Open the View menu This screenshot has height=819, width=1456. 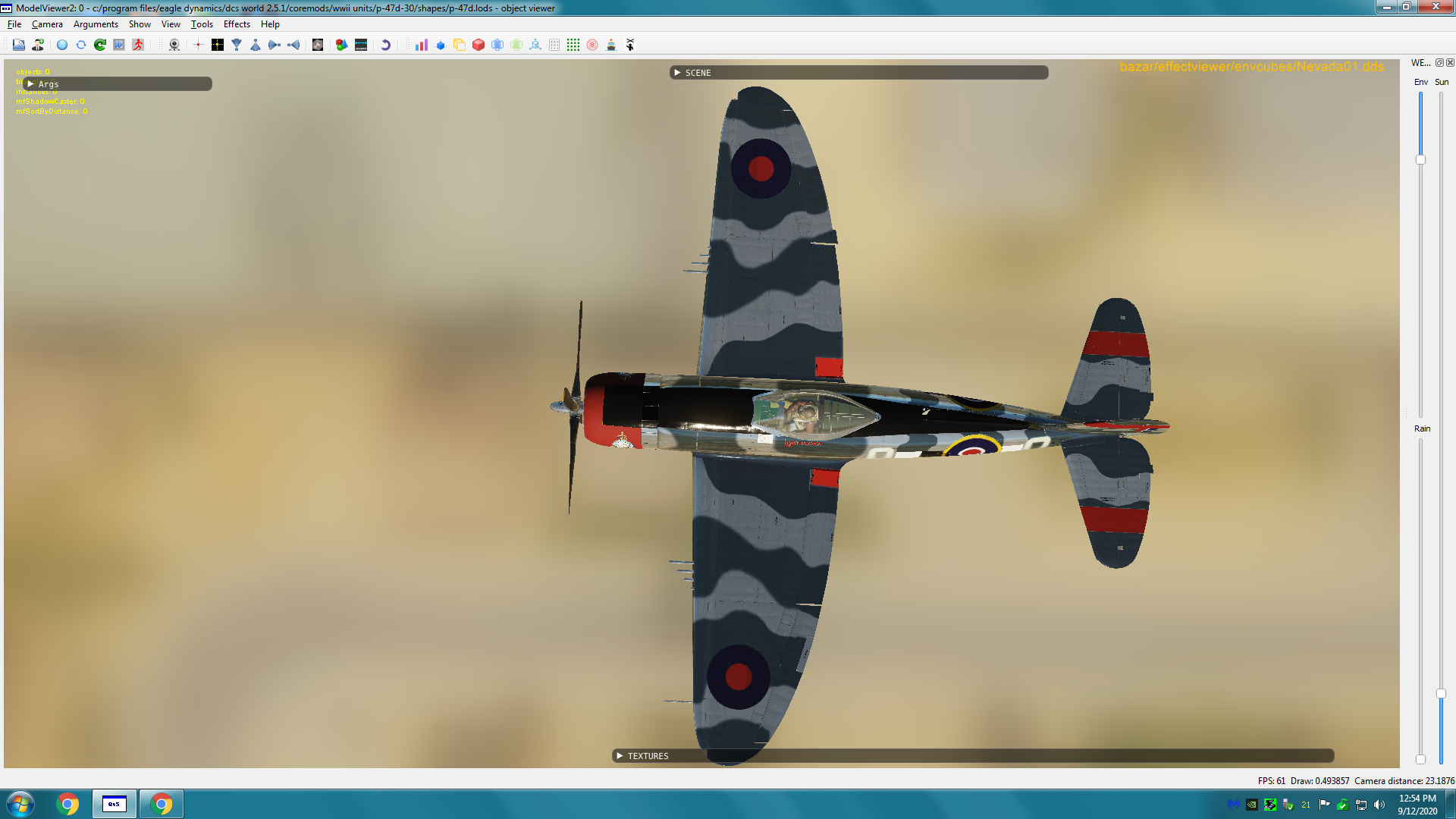point(171,24)
